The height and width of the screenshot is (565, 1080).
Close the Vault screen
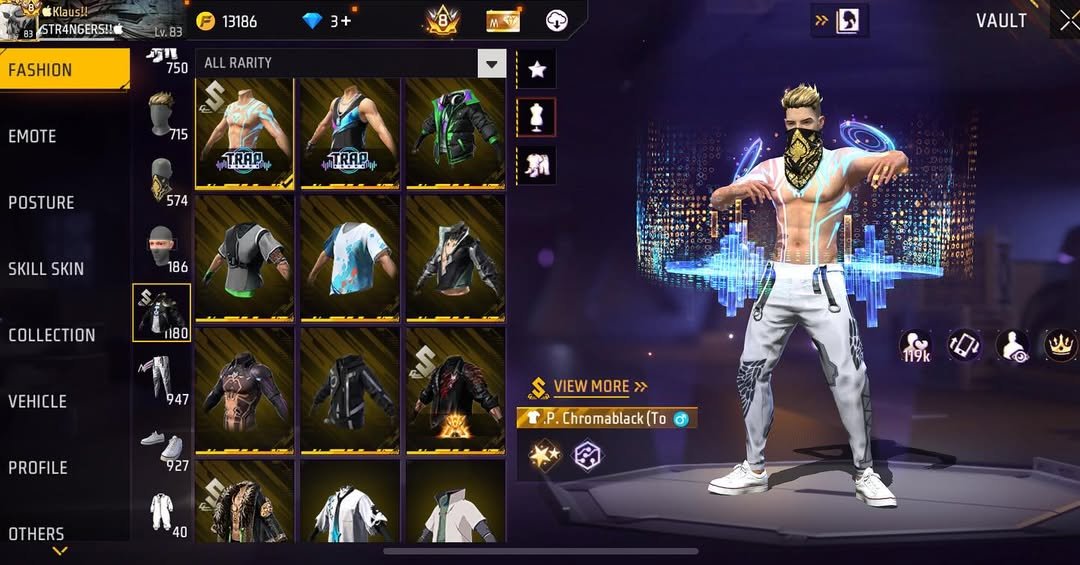[x=1067, y=20]
